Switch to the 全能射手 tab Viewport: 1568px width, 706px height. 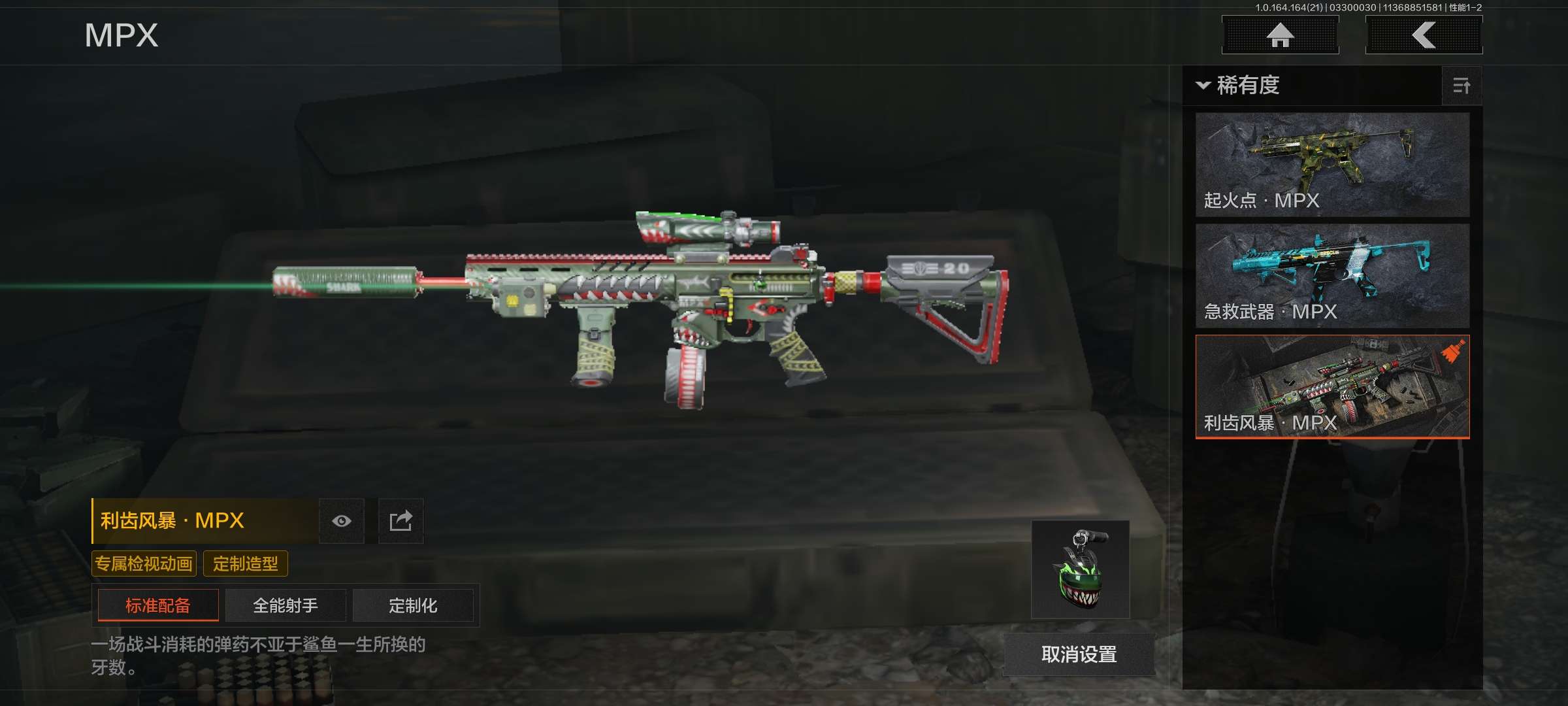pos(286,605)
